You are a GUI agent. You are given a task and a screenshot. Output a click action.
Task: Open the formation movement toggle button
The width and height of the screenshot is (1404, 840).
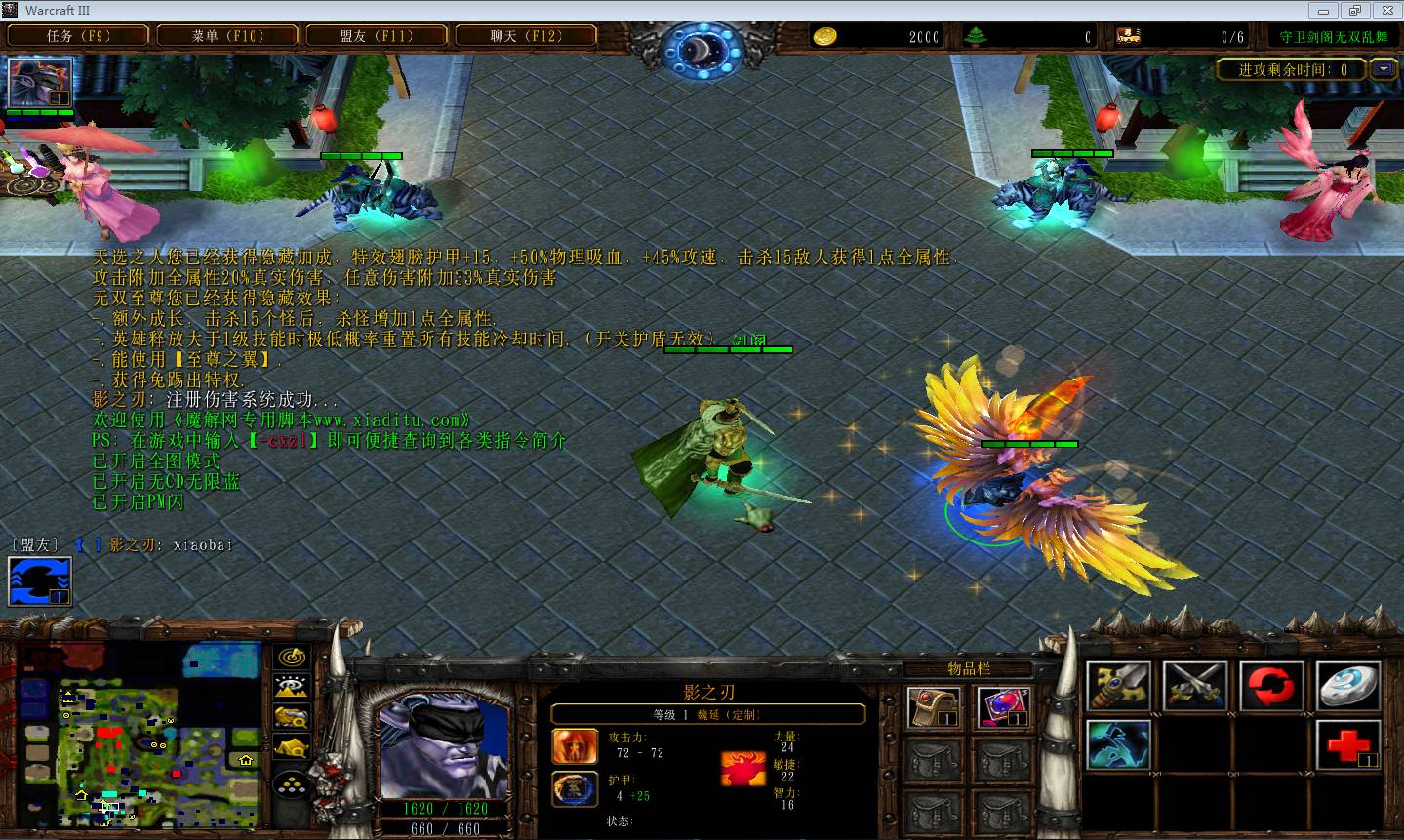tap(293, 783)
